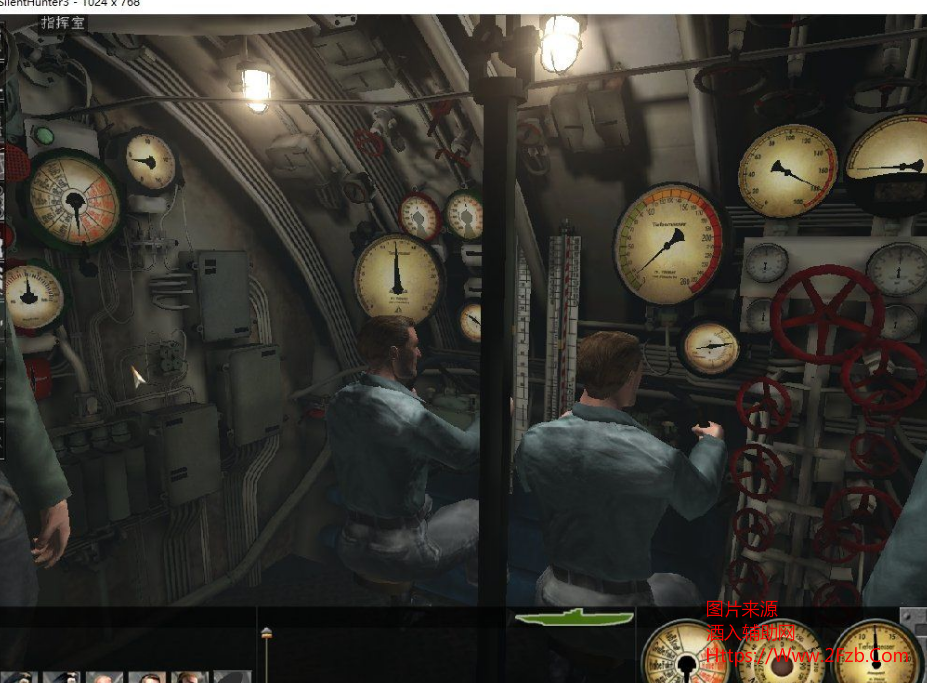The height and width of the screenshot is (683, 927).
Task: Set speed on the engine telegraph dial
Action: point(683,655)
